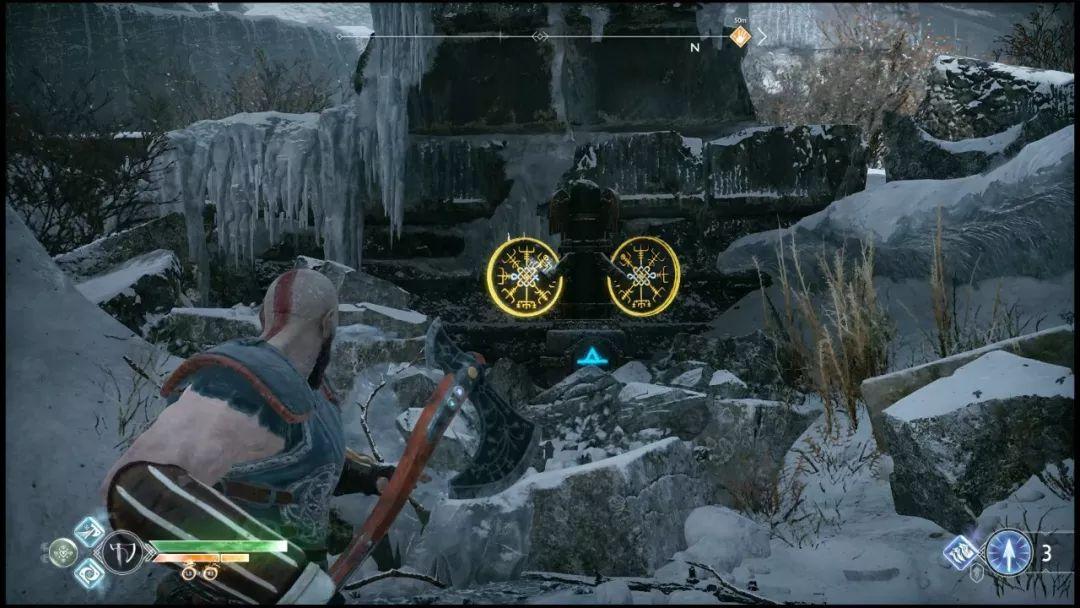The image size is (1080, 608).
Task: Click the orange objective marker on compass
Action: tap(740, 37)
